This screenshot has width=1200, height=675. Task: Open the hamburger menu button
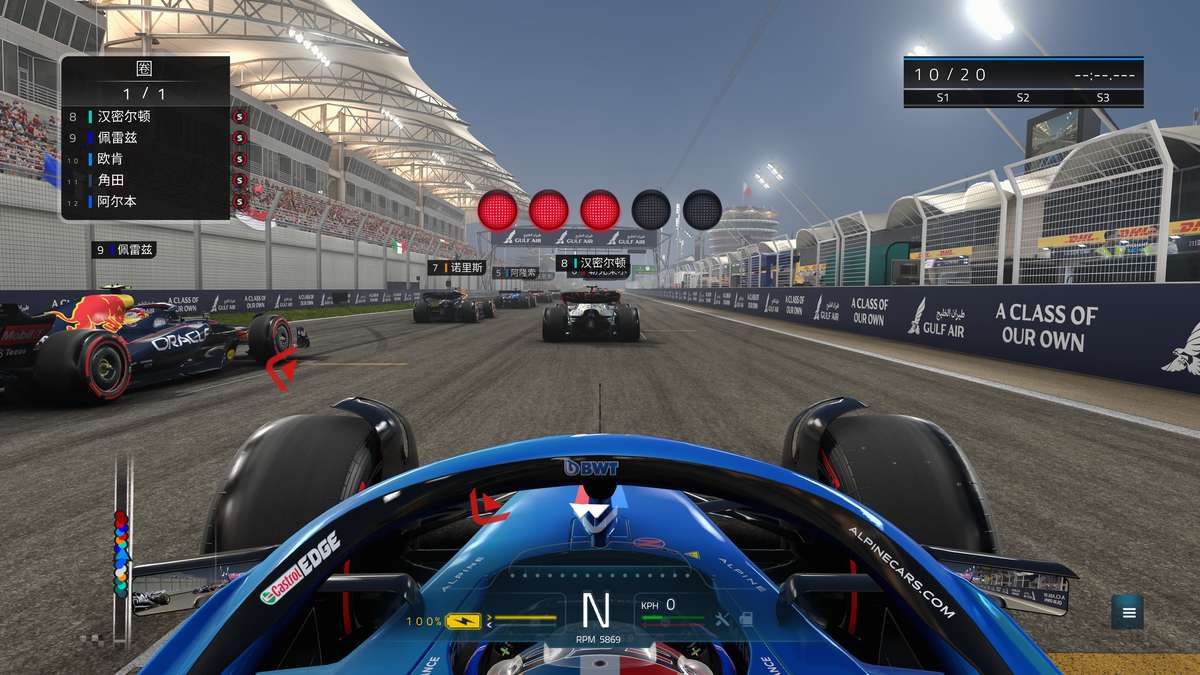[x=1128, y=612]
